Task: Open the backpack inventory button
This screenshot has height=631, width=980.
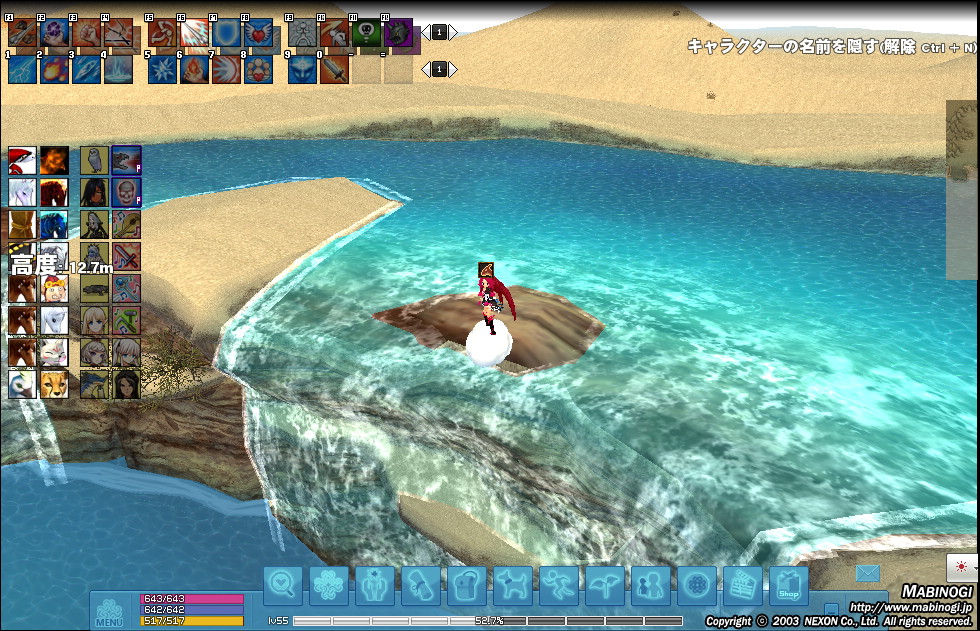Action: 467,586
